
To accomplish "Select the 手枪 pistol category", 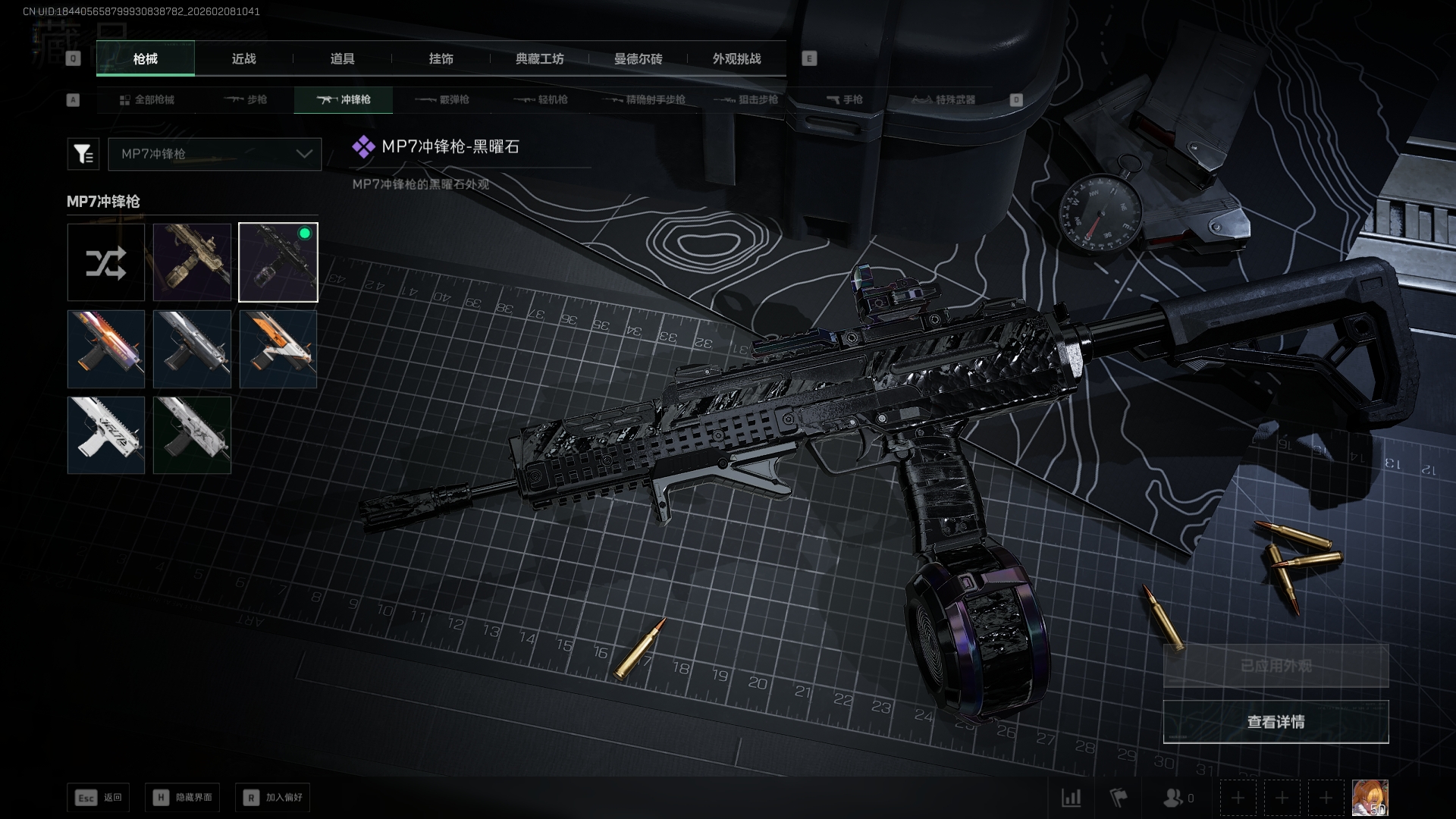I will pyautogui.click(x=845, y=100).
